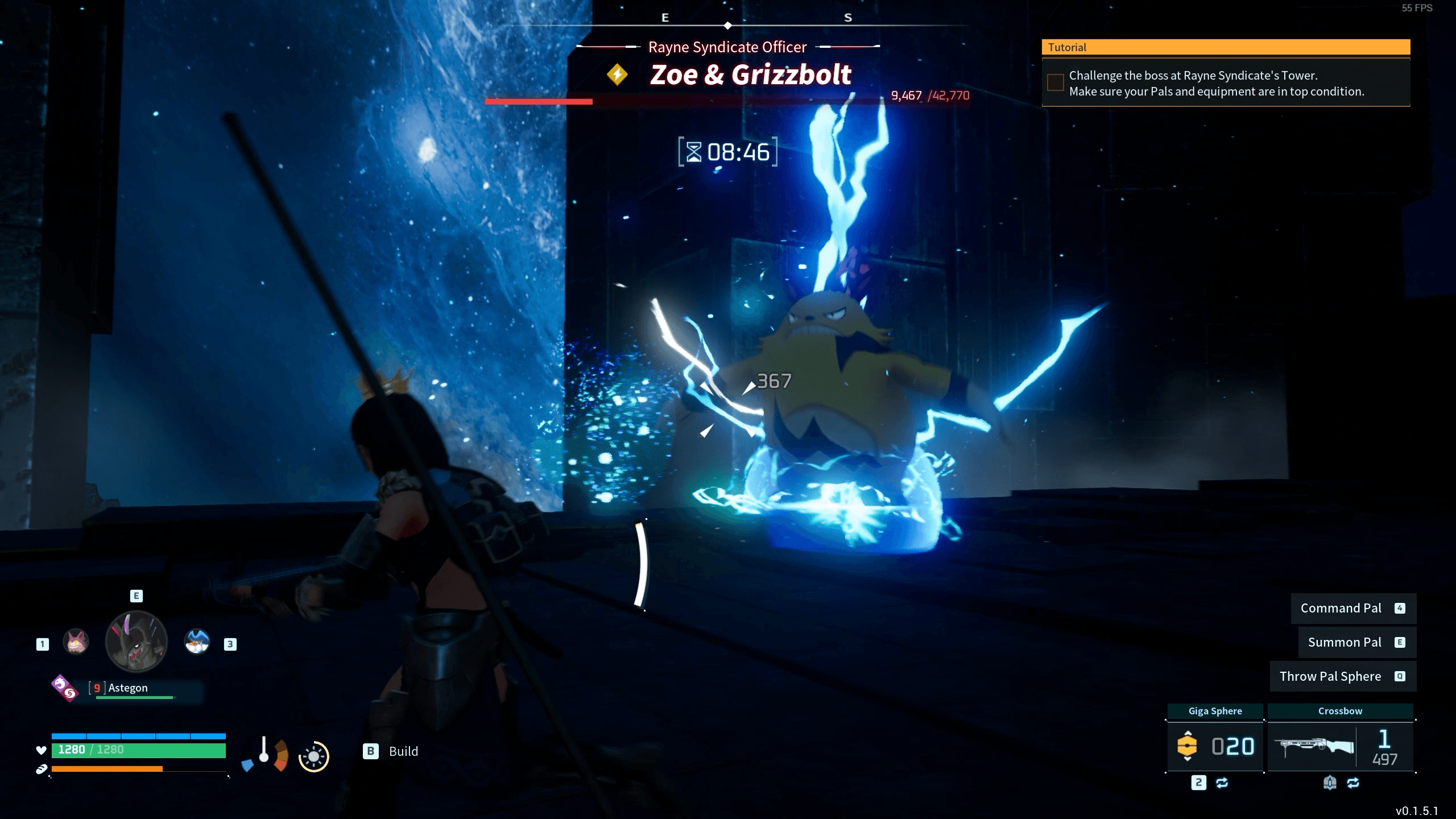This screenshot has height=819, width=1456.
Task: Activate the Summon Pal option
Action: pos(1356,642)
